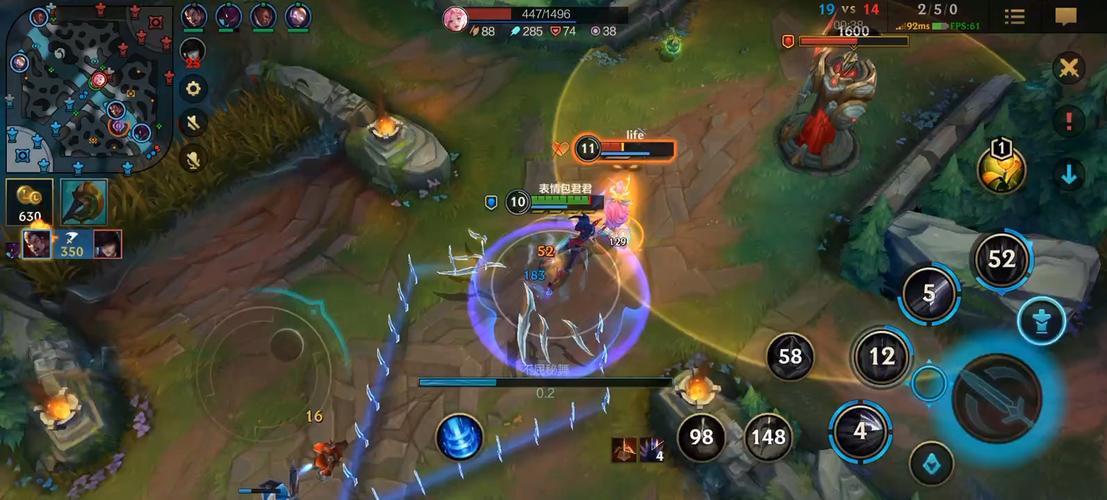Toggle the muted speaker button
1107x500 pixels.
193,123
